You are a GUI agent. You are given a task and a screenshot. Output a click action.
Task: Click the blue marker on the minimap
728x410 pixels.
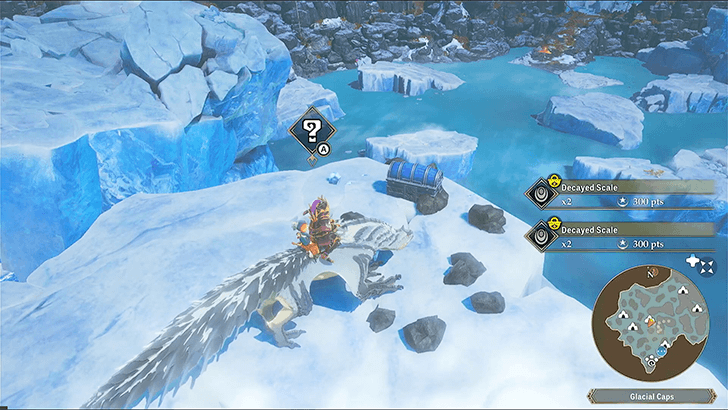(661, 350)
